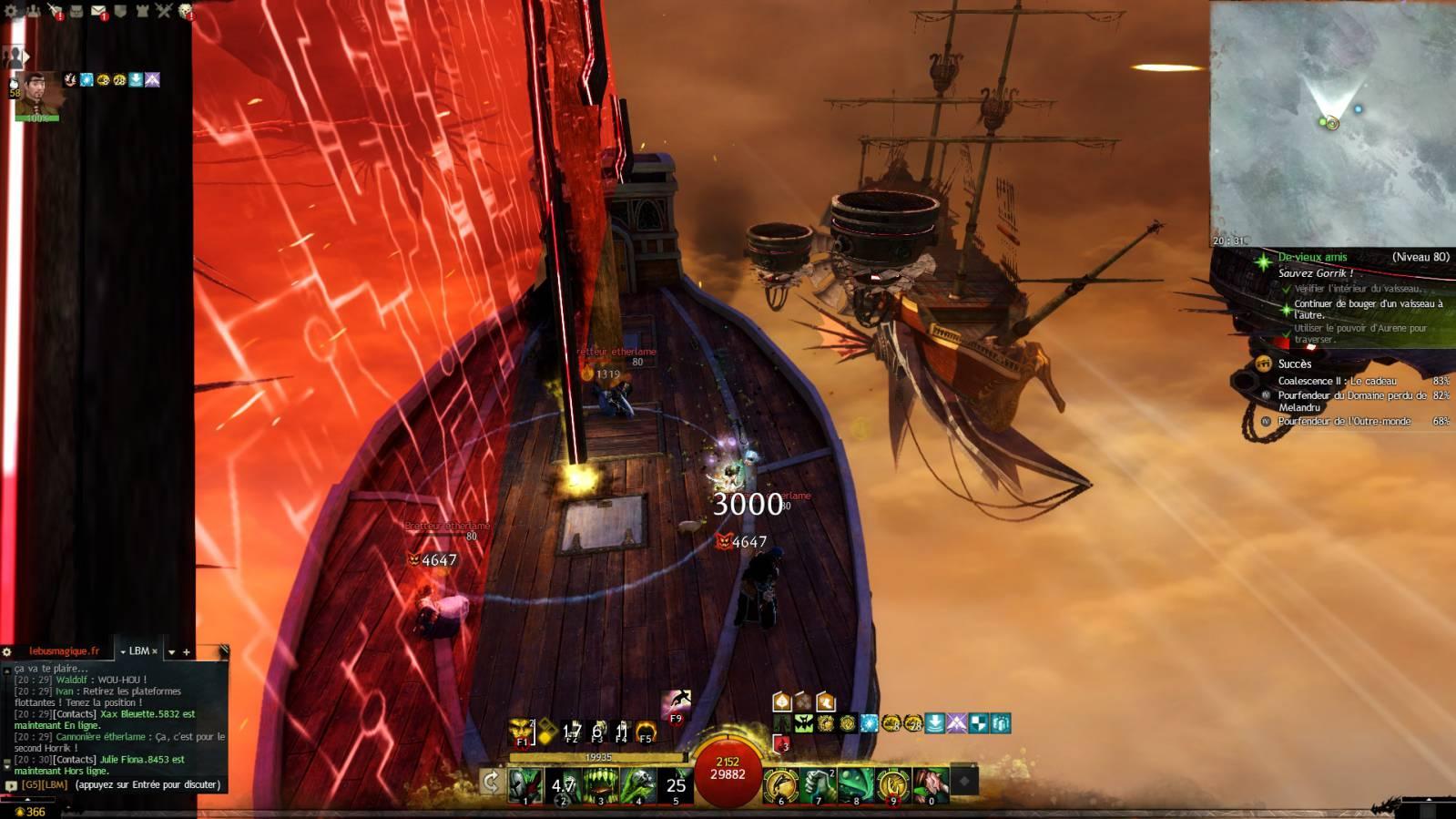Activate the green fanged maw skill in slot 3

601,784
